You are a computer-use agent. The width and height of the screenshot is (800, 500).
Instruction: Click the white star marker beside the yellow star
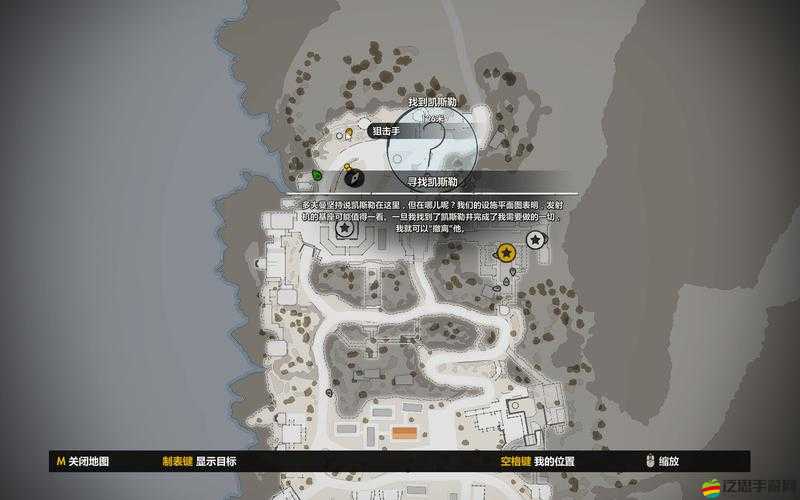[536, 240]
